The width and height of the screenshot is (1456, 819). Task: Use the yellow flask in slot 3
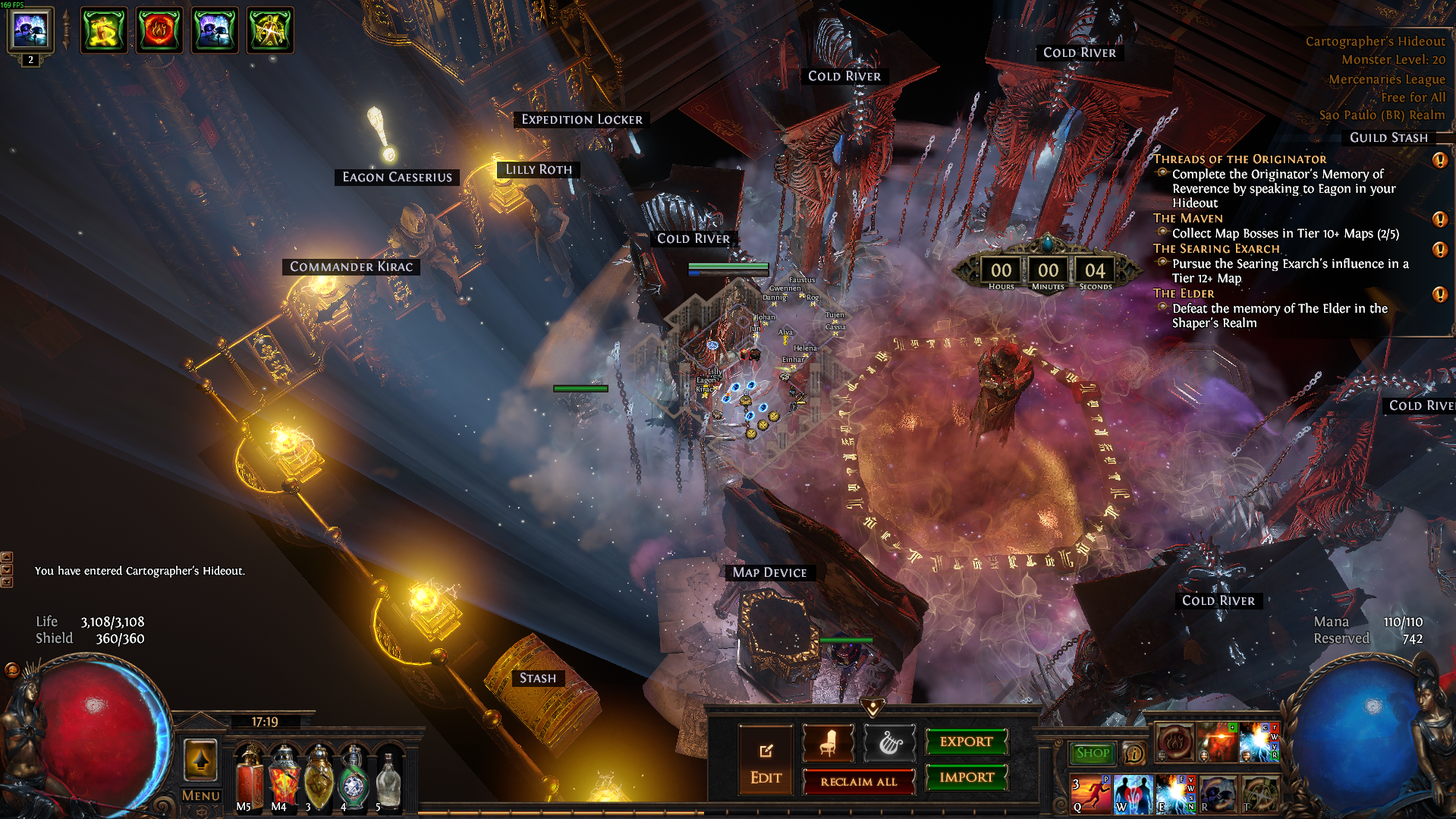tap(319, 777)
